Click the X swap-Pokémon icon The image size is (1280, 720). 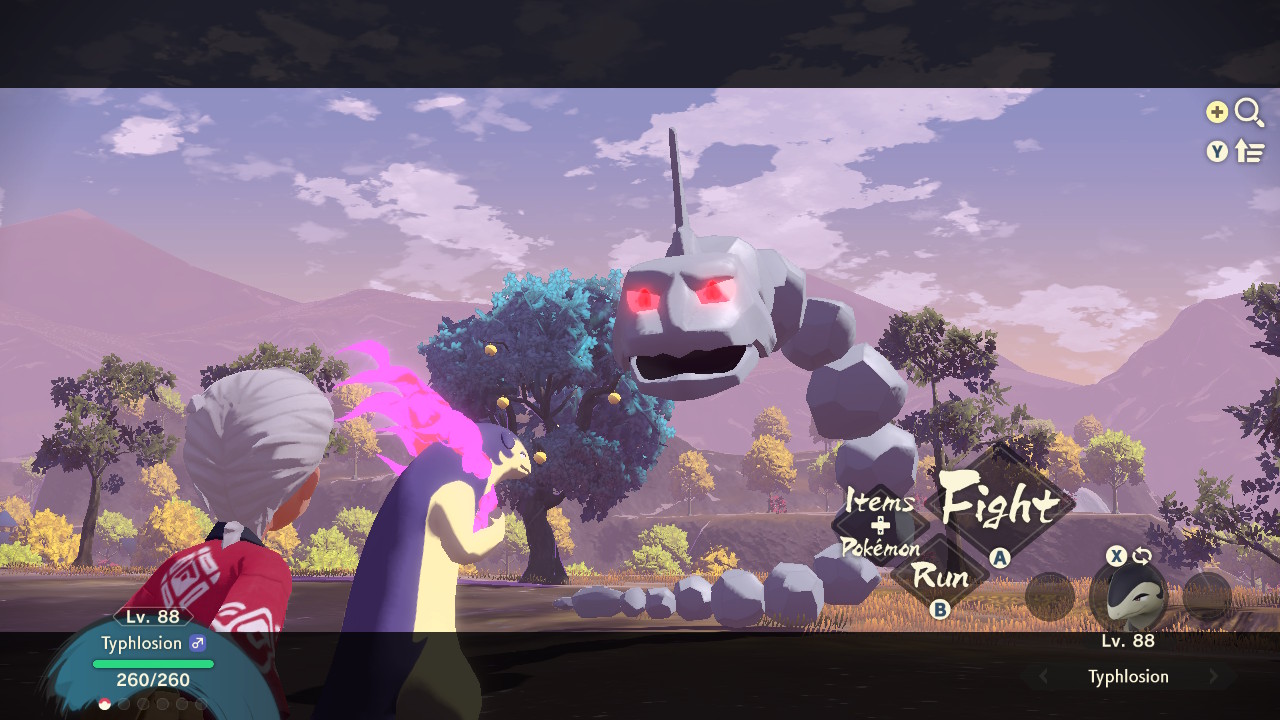(1115, 556)
